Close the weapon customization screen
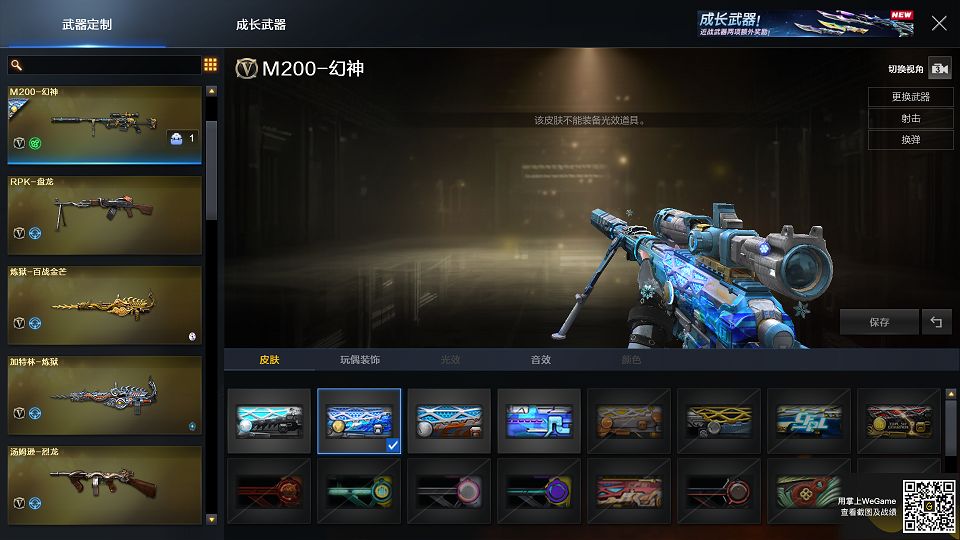This screenshot has height=540, width=960. click(939, 23)
